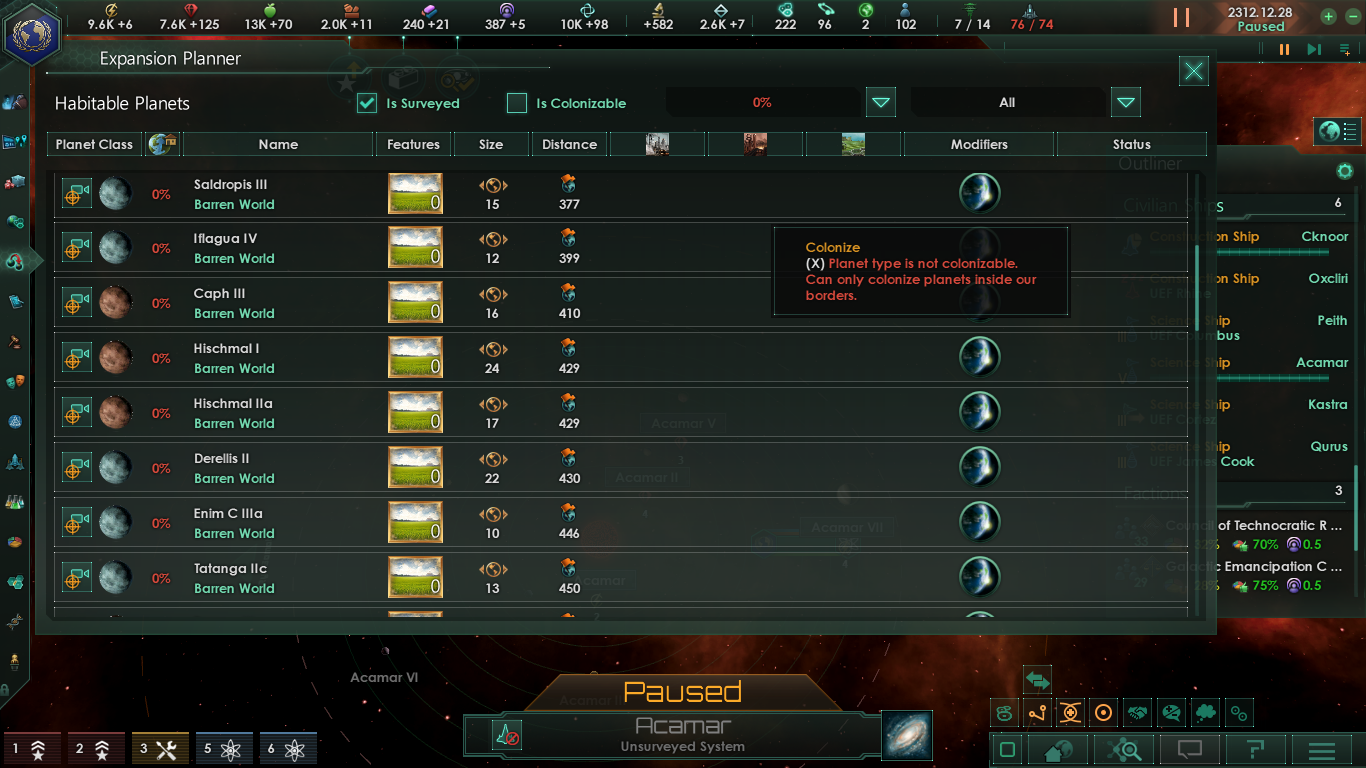Sort planets by Name column
Screen dimensions: 1366x768
tap(278, 145)
